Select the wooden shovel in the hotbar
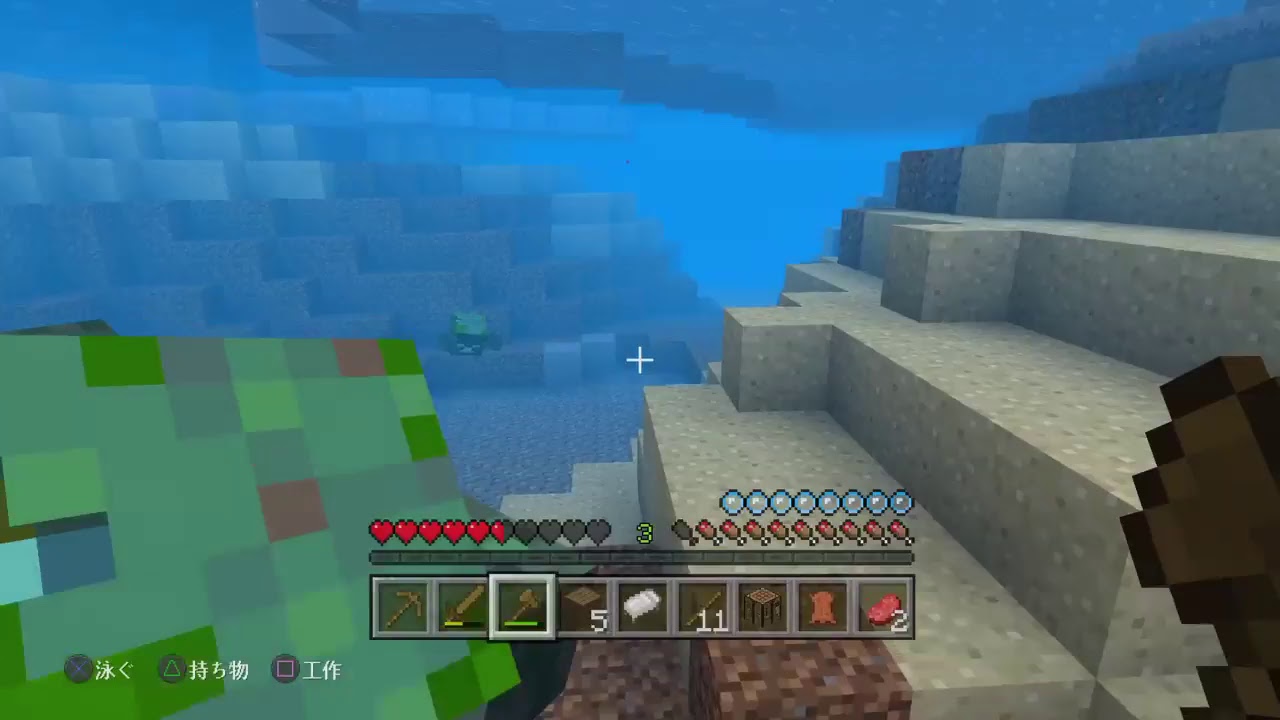Image resolution: width=1280 pixels, height=720 pixels. click(x=464, y=606)
